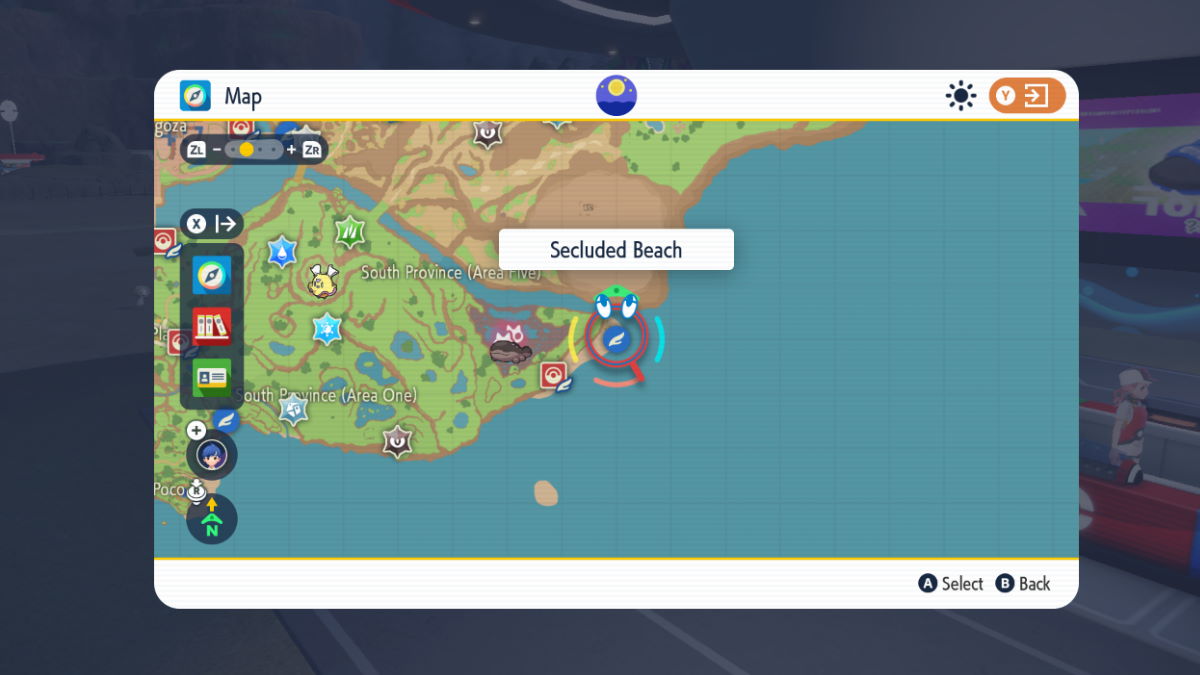Exit the map with the orange exit button
1200x675 pixels.
pos(1027,96)
